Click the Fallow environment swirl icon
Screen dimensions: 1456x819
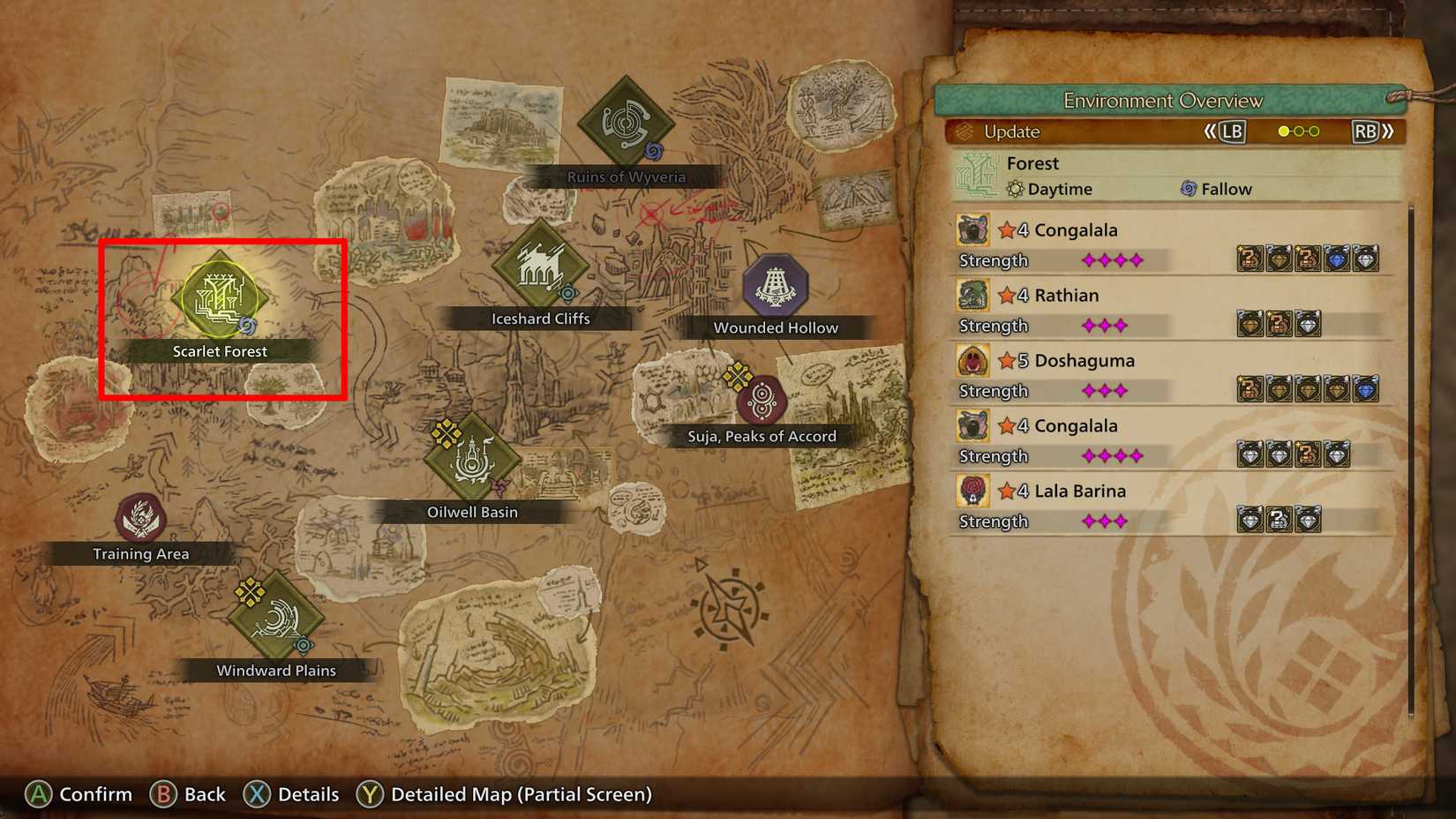pyautogui.click(x=1189, y=188)
